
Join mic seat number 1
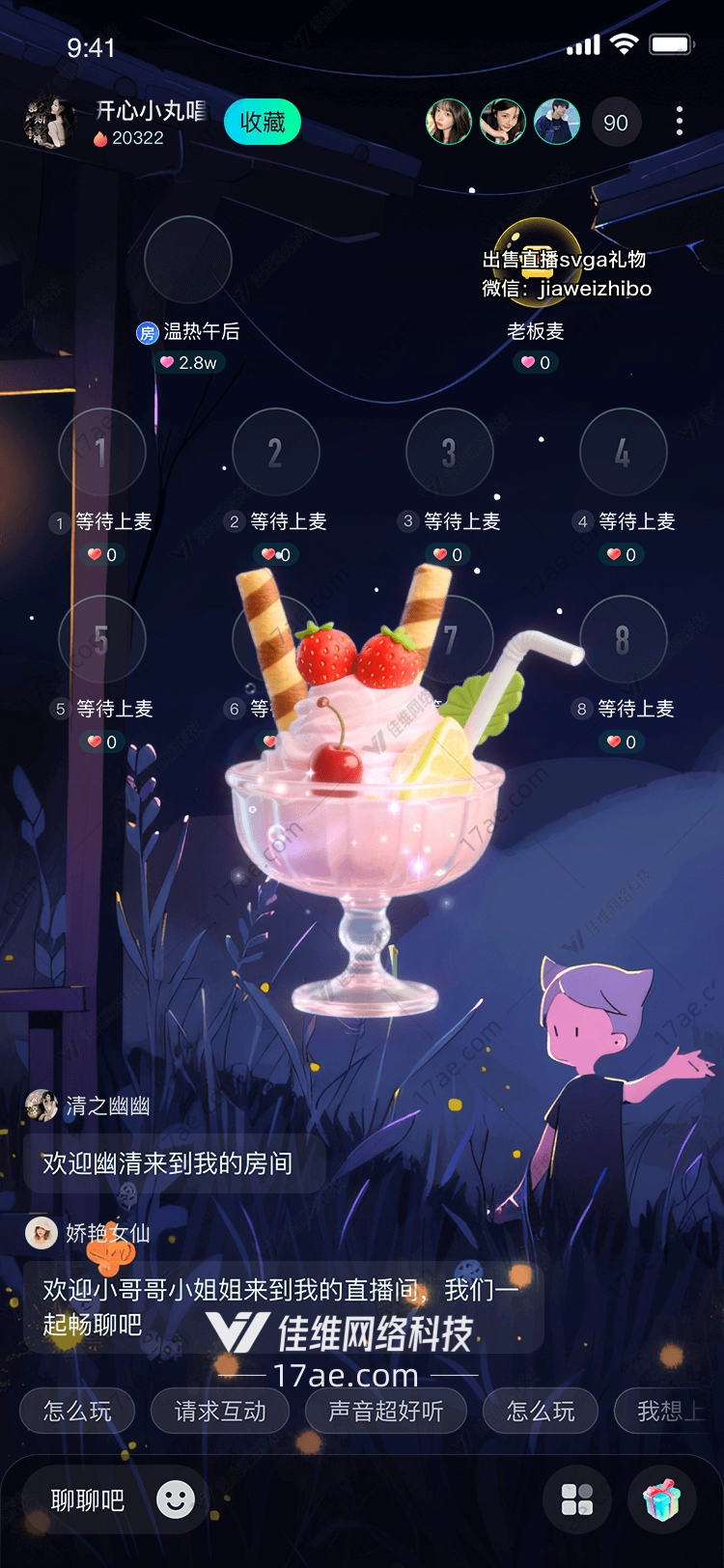pos(101,452)
